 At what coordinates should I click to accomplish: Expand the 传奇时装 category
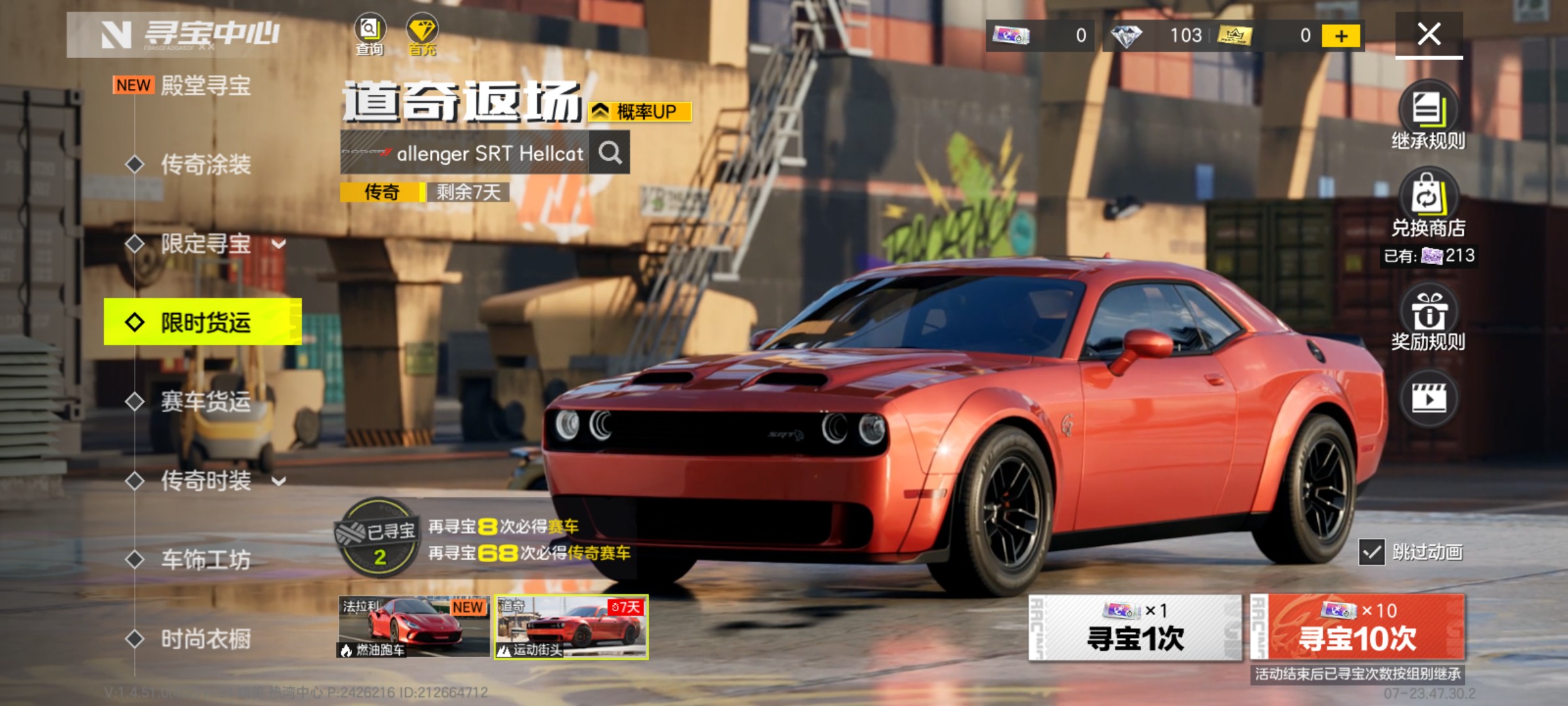(278, 482)
